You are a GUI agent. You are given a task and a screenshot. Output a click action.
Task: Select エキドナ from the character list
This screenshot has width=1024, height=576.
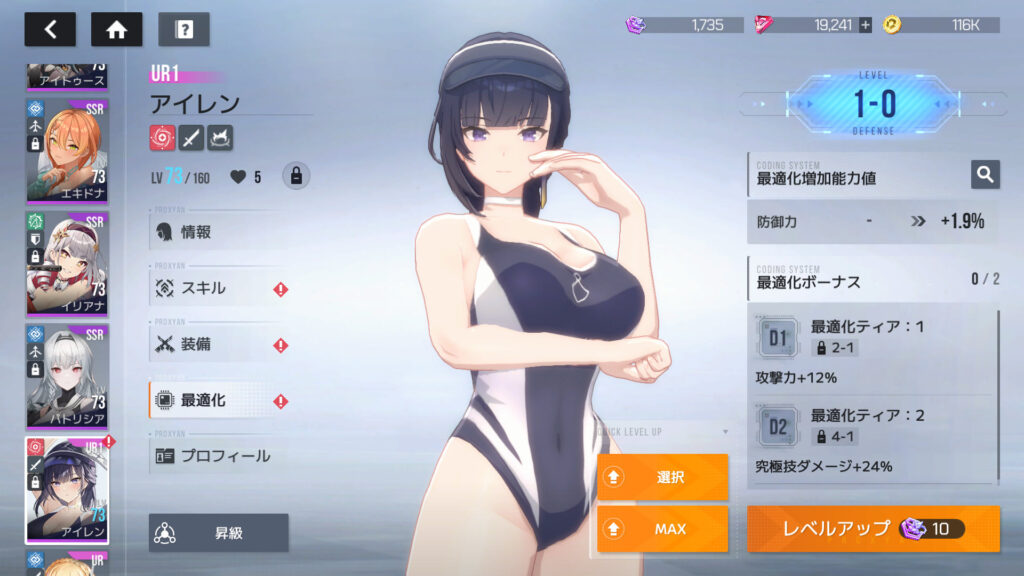tap(67, 150)
